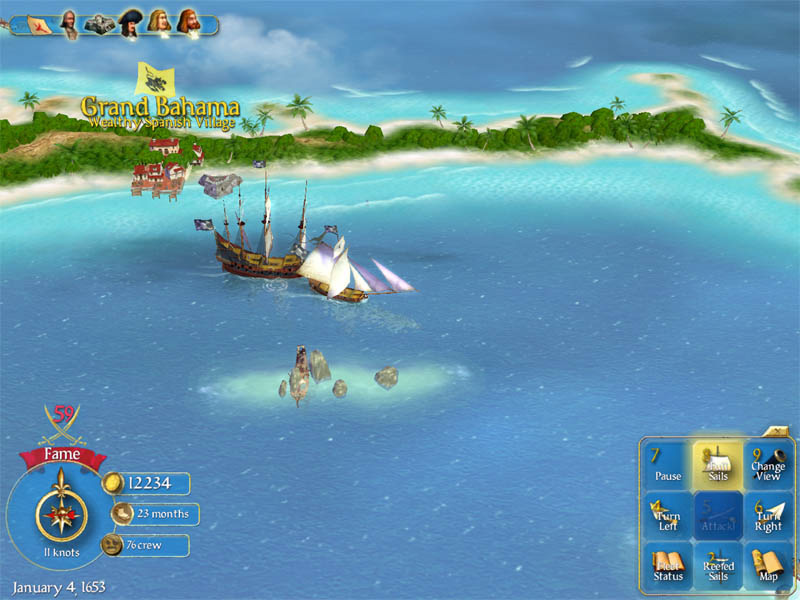Select the portrait wearing a dark tricorn hat

coord(129,23)
